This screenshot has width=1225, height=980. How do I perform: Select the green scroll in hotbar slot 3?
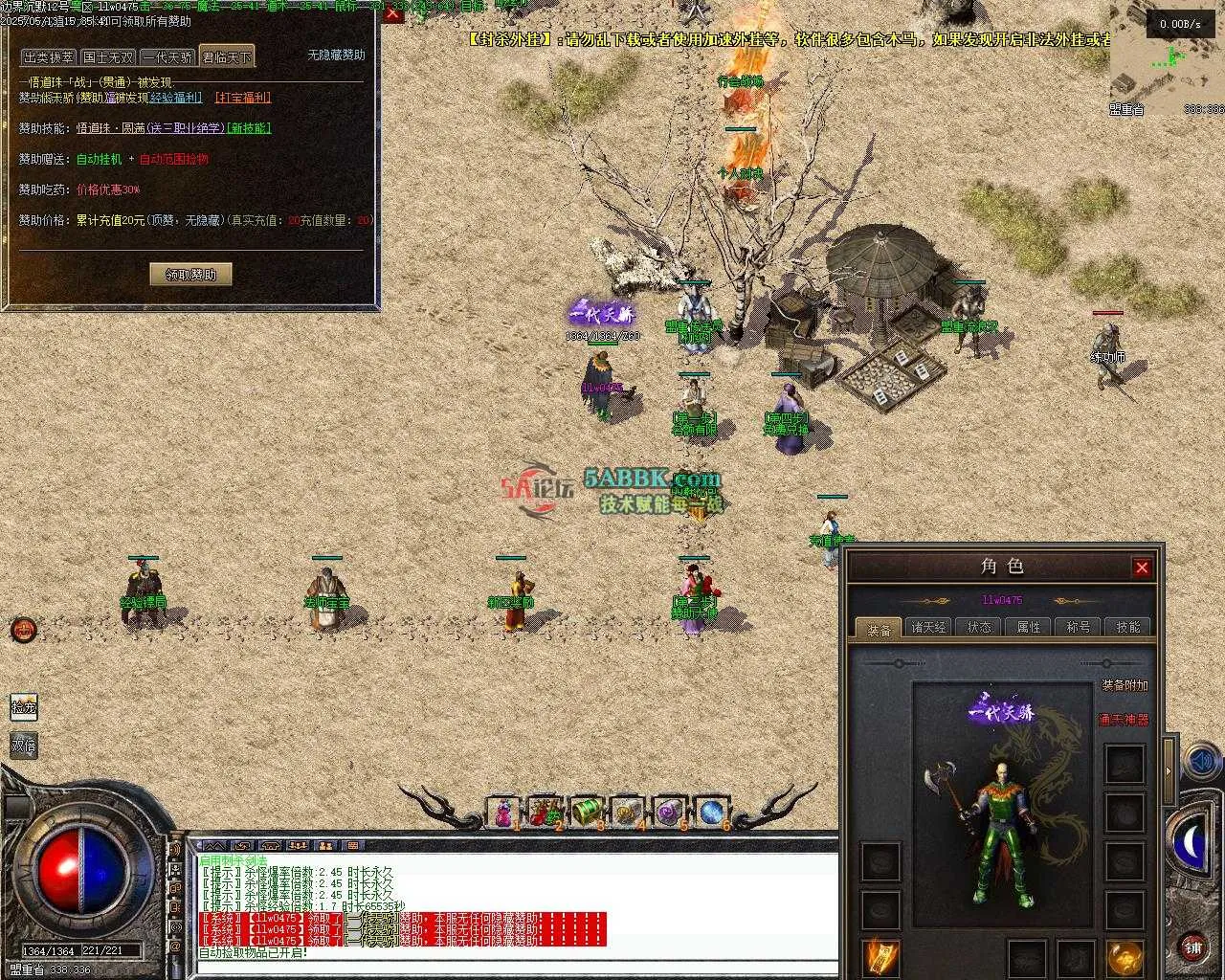(x=585, y=813)
